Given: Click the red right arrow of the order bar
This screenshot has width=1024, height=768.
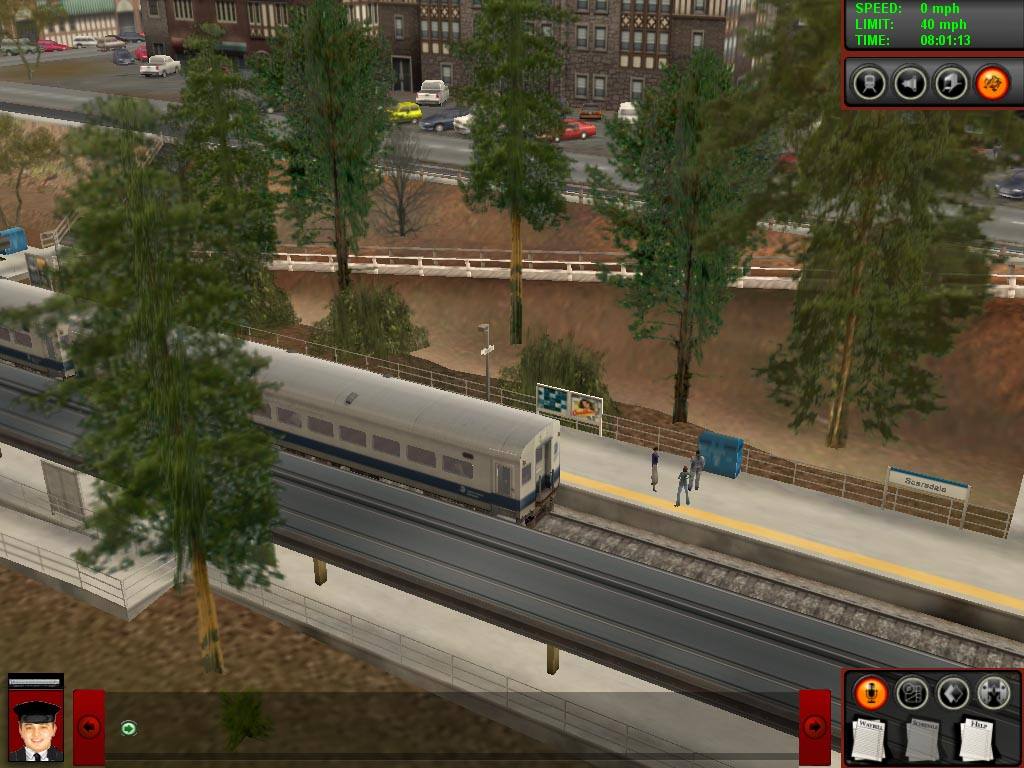Looking at the screenshot, I should click(x=815, y=726).
